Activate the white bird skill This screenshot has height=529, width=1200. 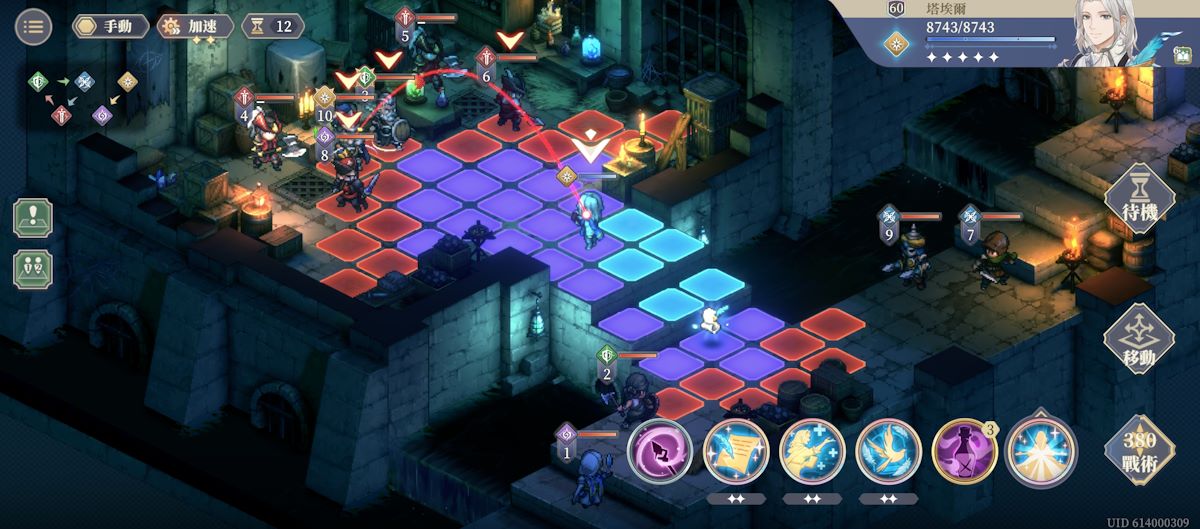pyautogui.click(x=888, y=452)
